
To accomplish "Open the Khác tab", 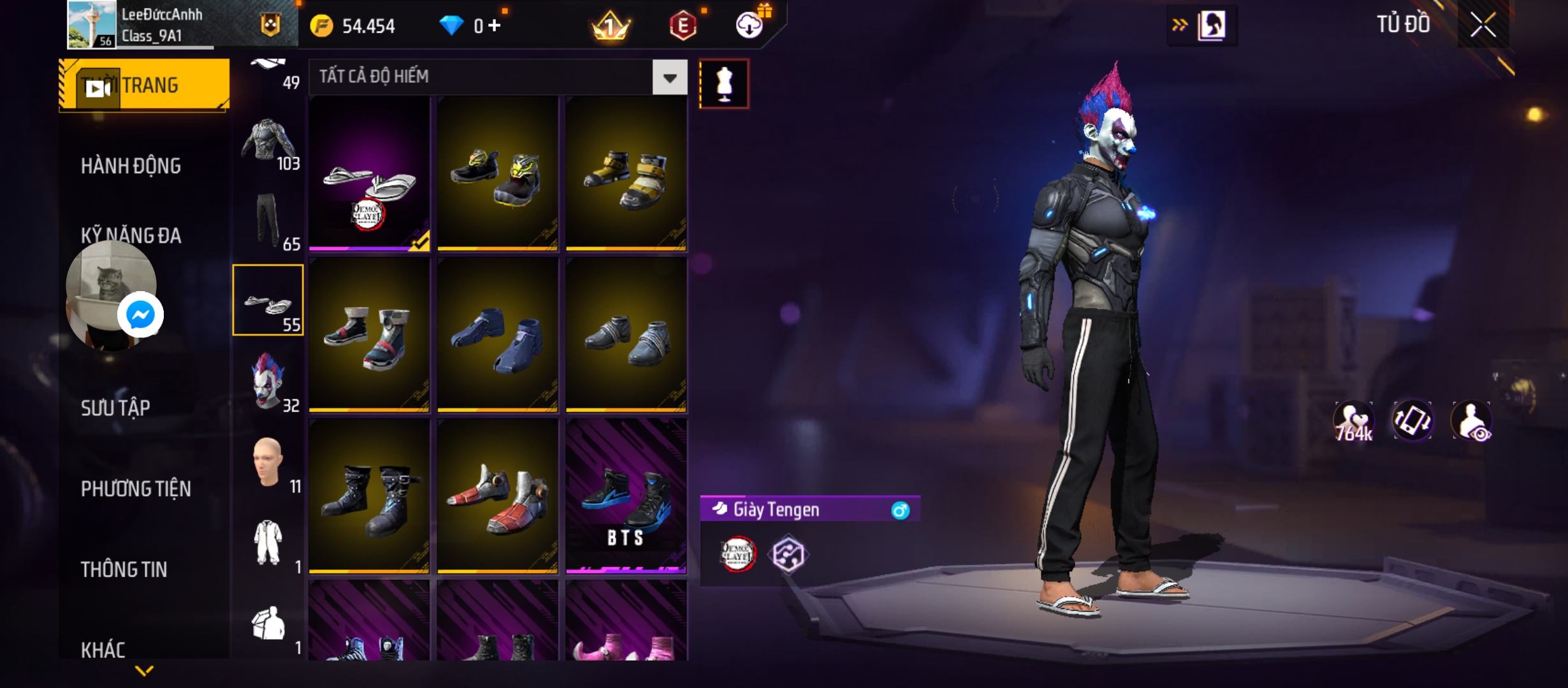I will tap(103, 650).
